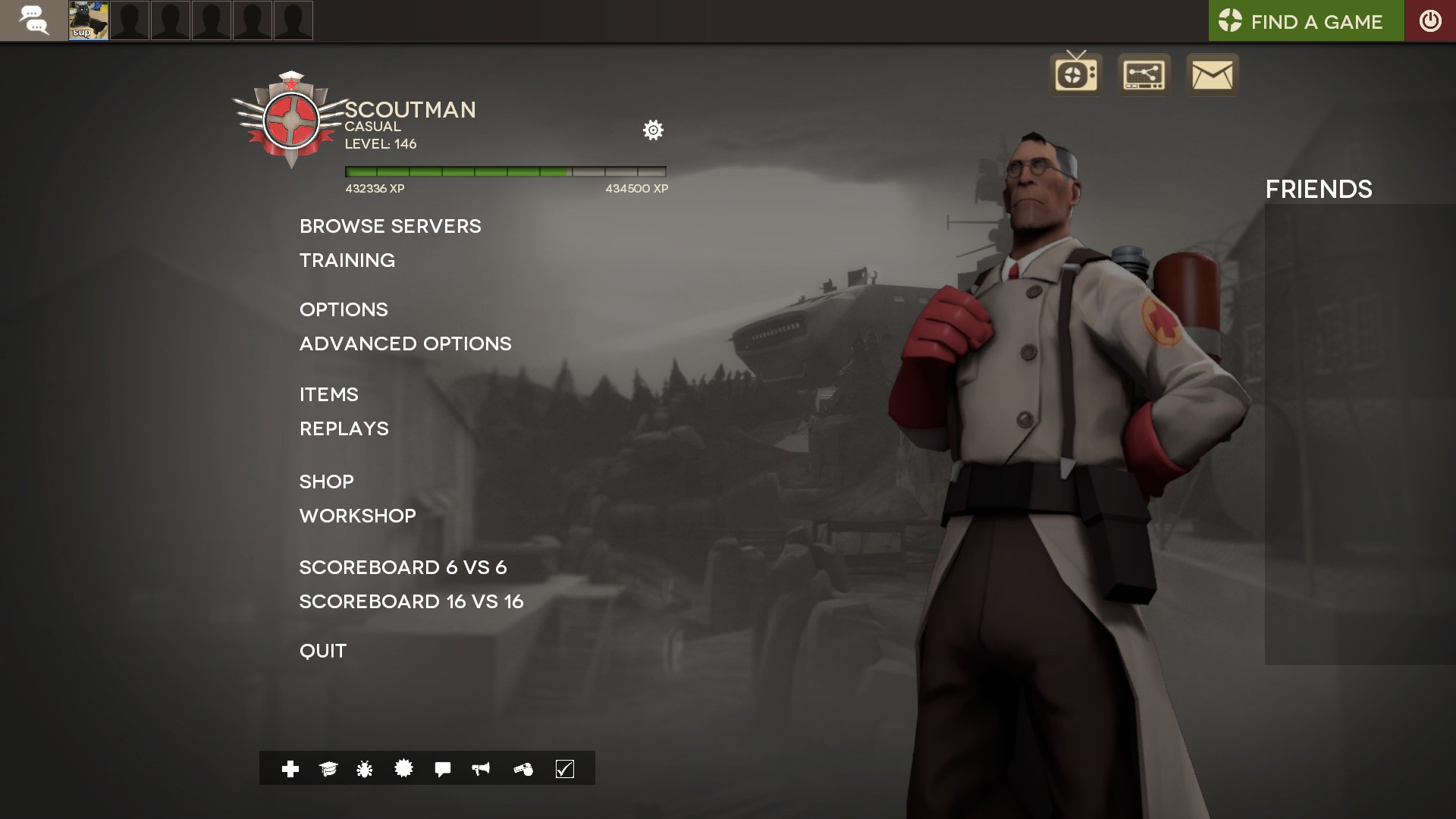Select ADVANCED OPTIONS menu entry

pyautogui.click(x=405, y=343)
